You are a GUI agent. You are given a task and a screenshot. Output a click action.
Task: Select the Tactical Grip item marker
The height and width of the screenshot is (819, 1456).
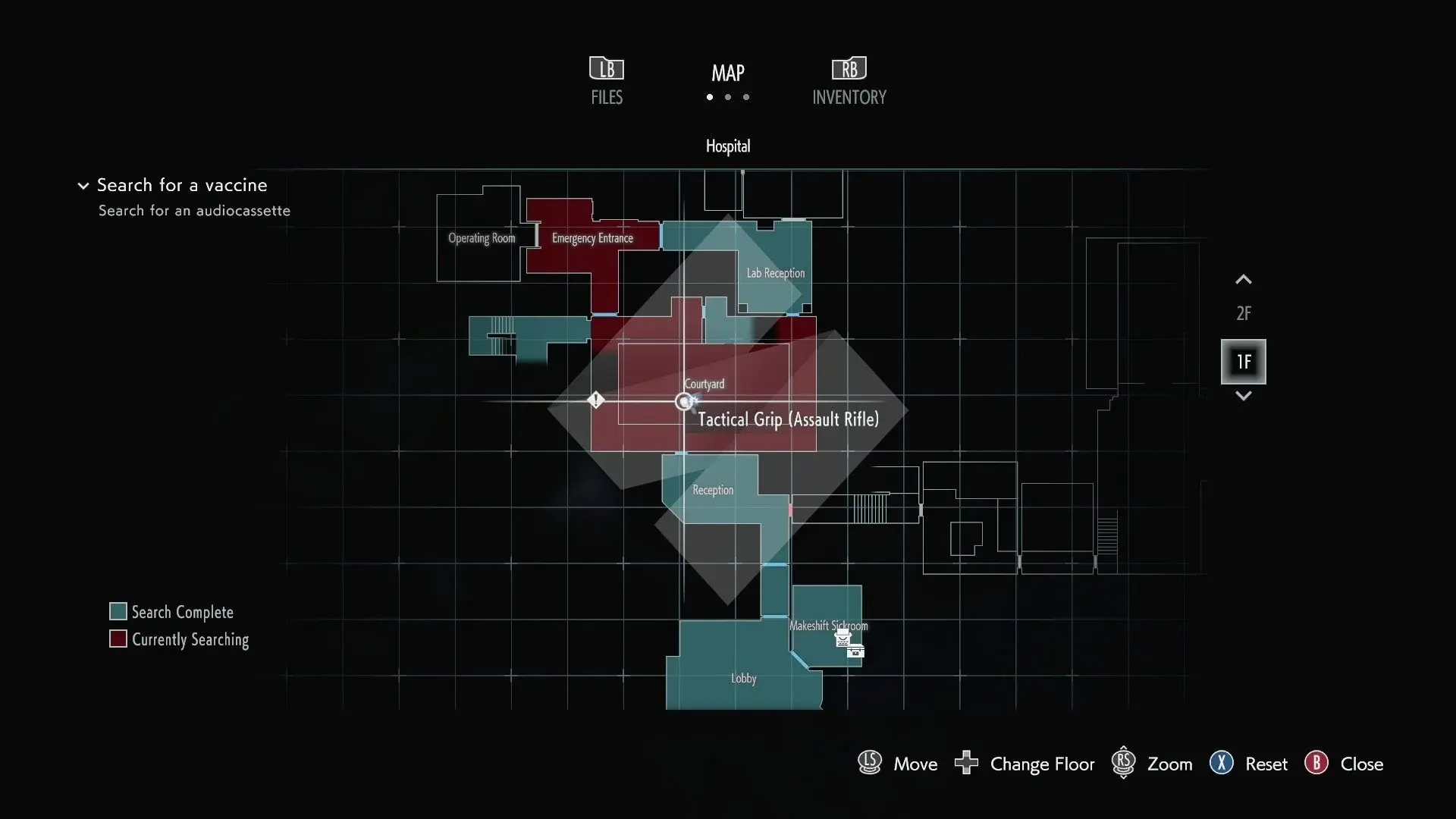685,402
